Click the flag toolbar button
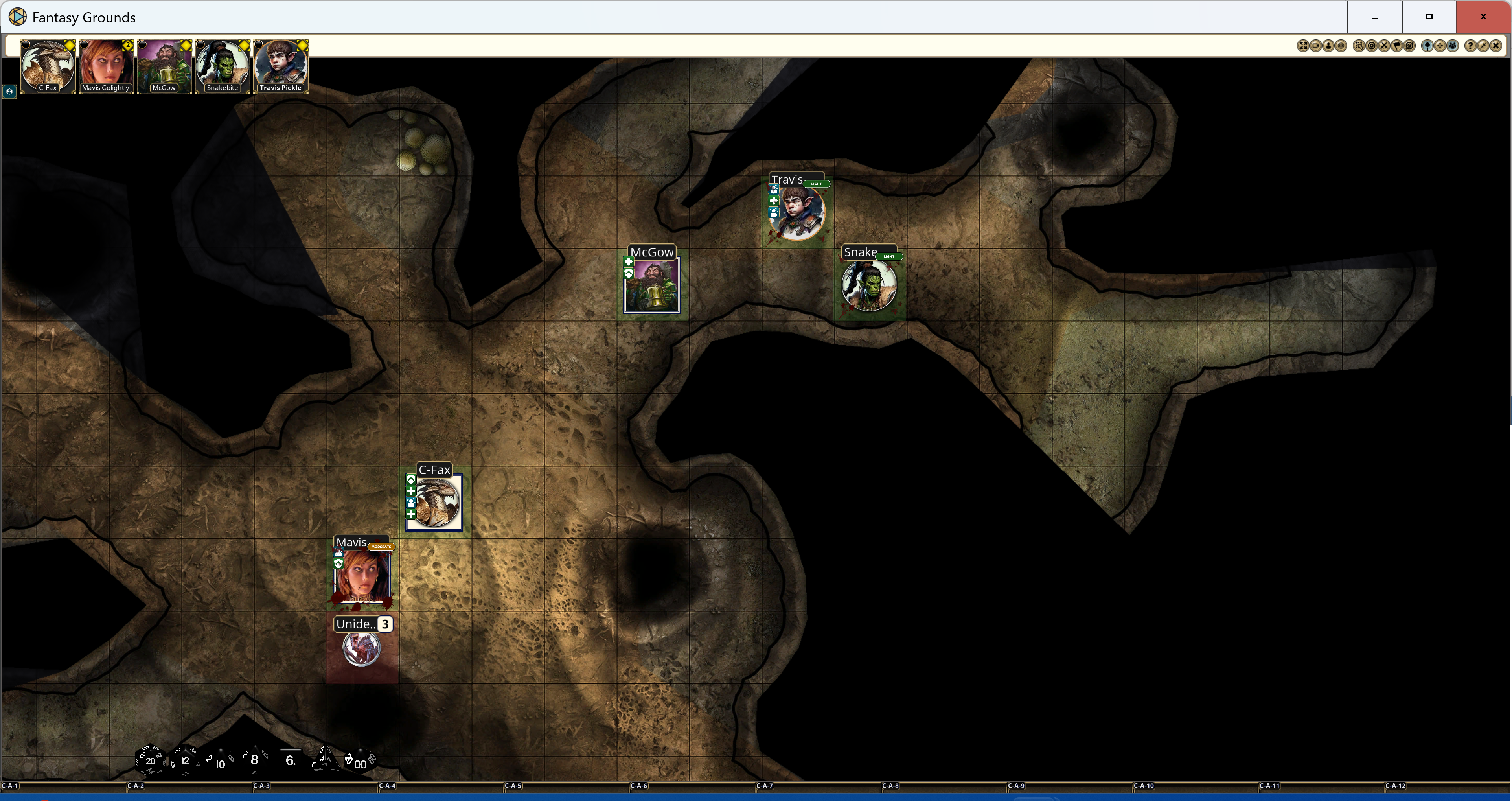Image resolution: width=1512 pixels, height=801 pixels. [x=1397, y=46]
